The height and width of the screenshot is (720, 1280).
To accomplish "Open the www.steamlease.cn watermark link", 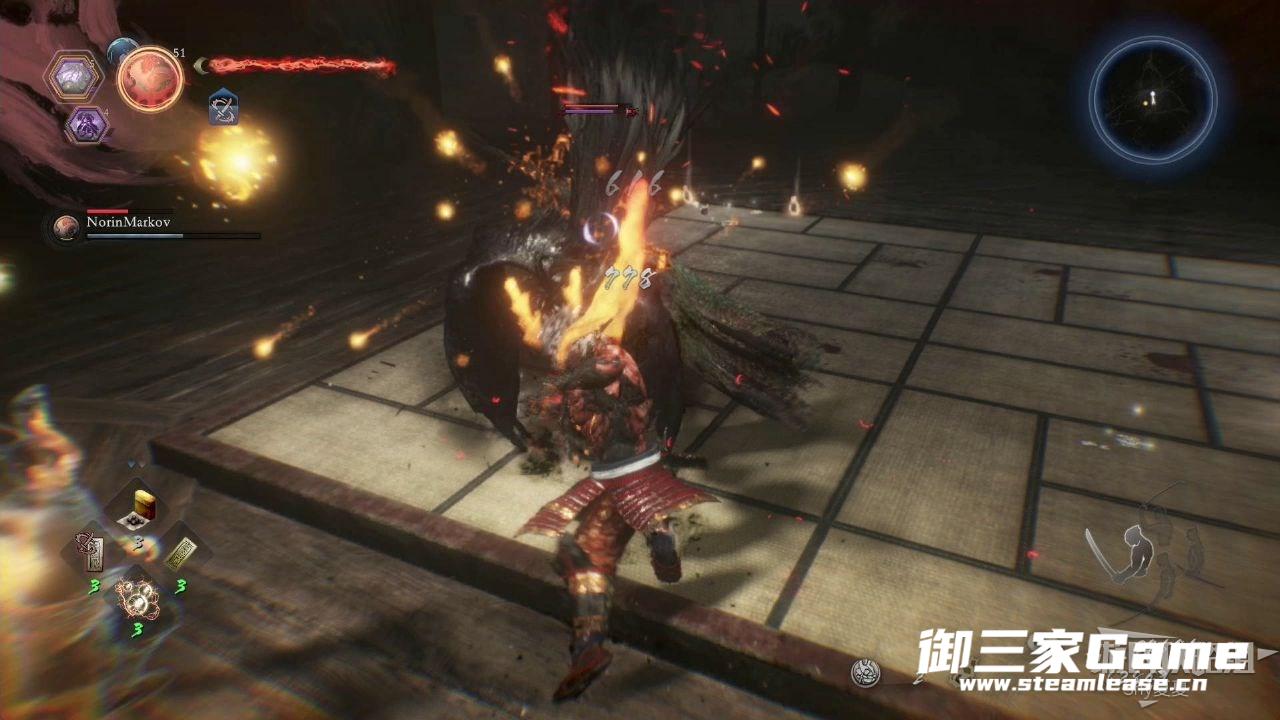I will click(x=1081, y=685).
